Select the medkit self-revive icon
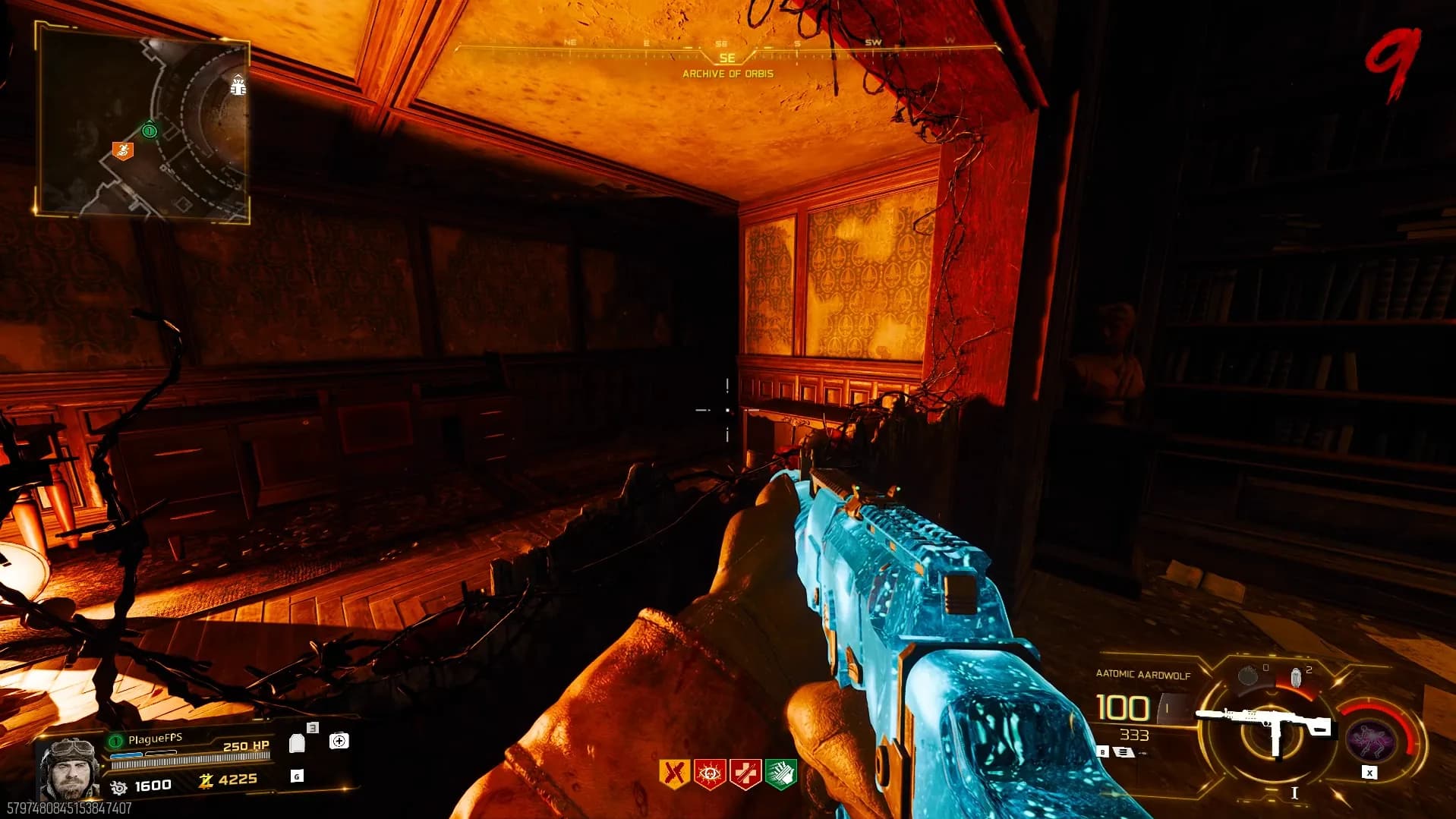Image resolution: width=1456 pixels, height=819 pixels. click(x=339, y=741)
